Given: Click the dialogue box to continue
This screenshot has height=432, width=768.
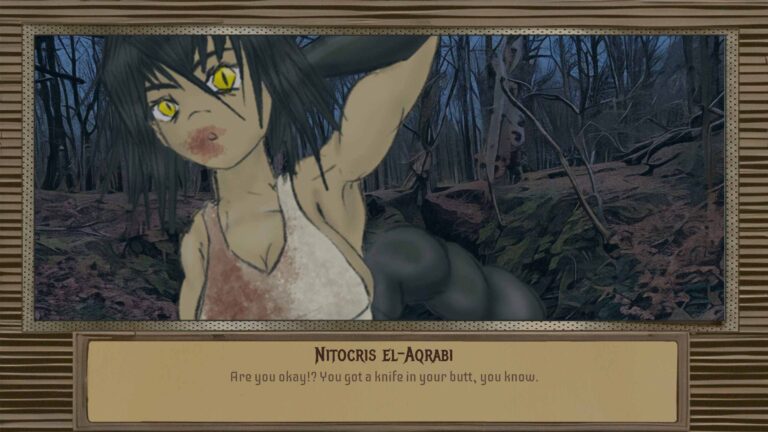Looking at the screenshot, I should [383, 380].
